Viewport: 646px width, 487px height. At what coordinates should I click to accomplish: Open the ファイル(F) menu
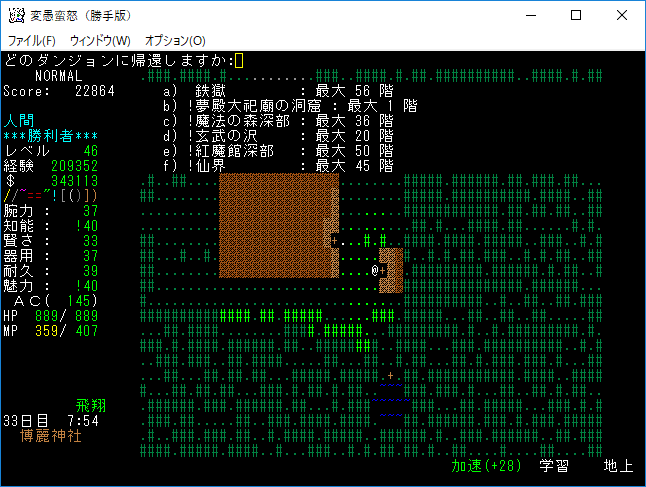tap(31, 40)
